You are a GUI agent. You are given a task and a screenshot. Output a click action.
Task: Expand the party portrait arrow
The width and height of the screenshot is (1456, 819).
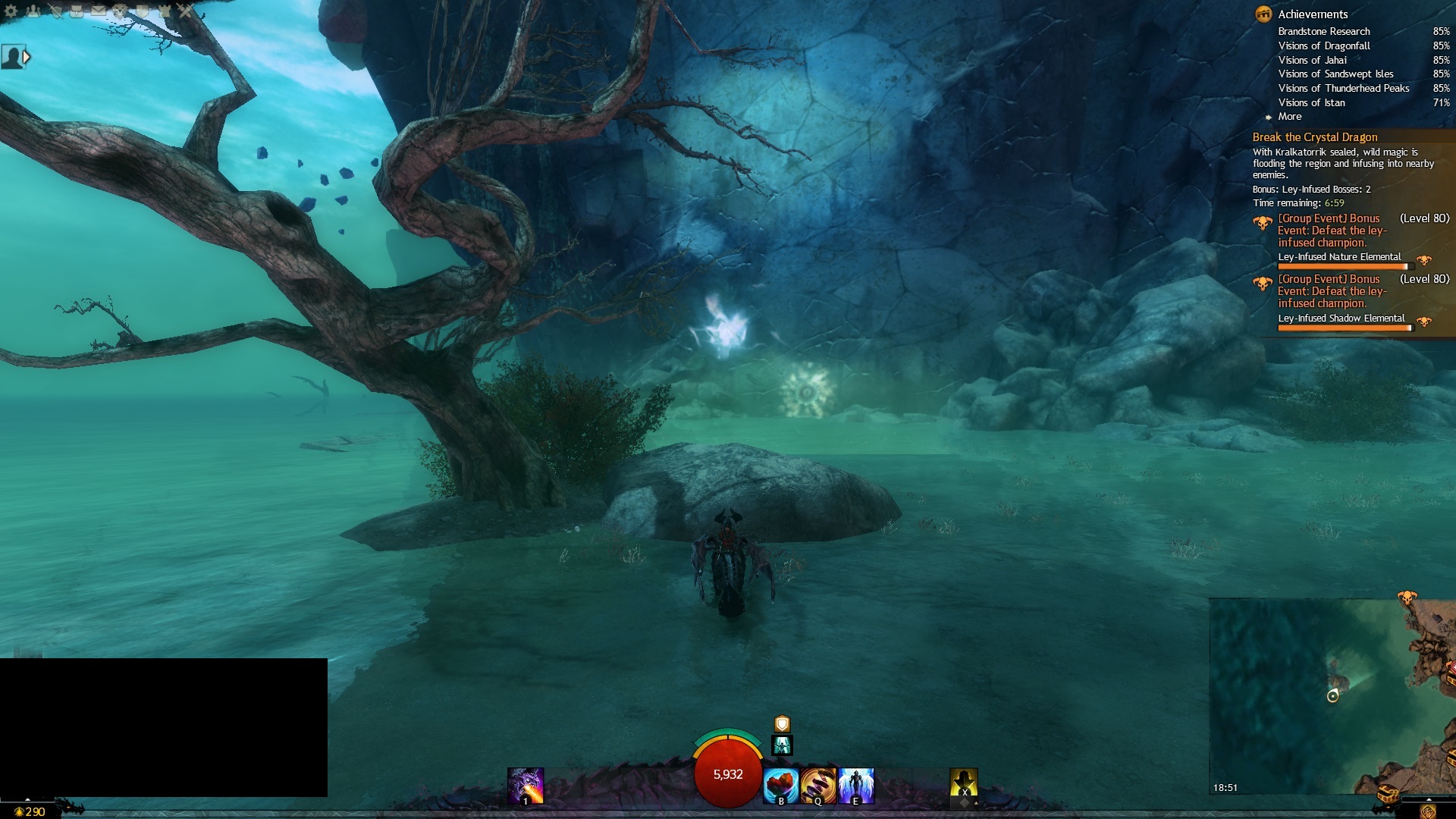(27, 57)
